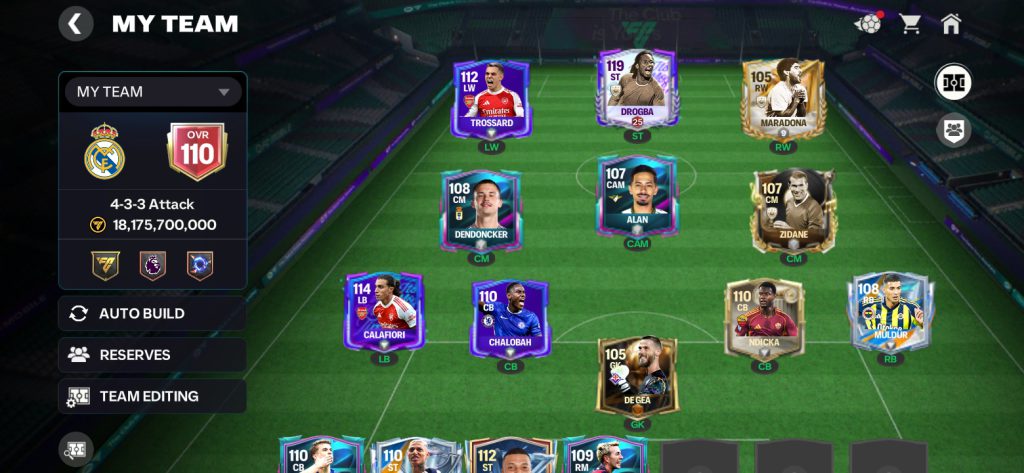1024x473 pixels.
Task: Open the Reserves list
Action: pos(152,355)
